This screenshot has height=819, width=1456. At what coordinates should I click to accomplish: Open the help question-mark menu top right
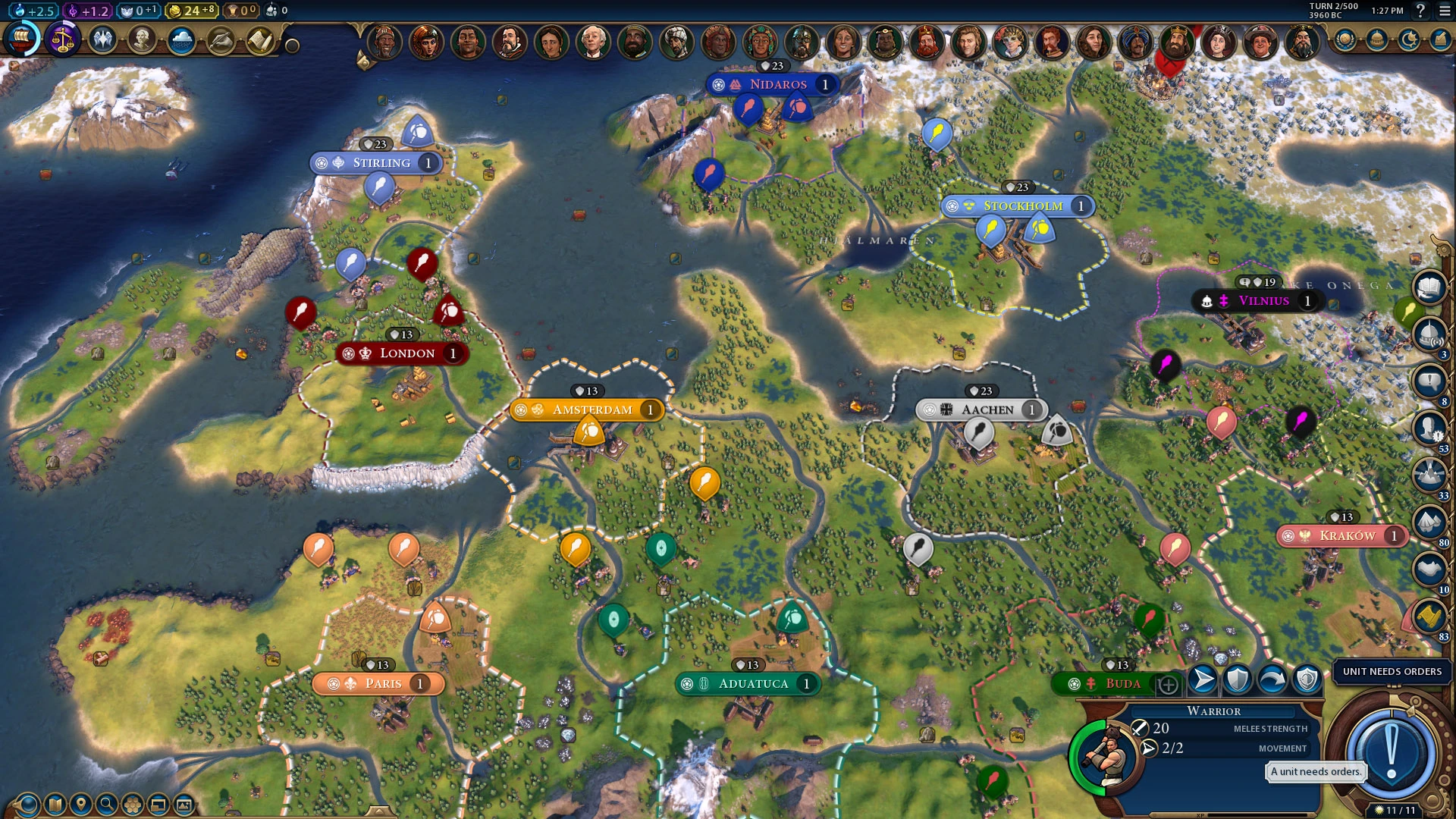(1422, 11)
